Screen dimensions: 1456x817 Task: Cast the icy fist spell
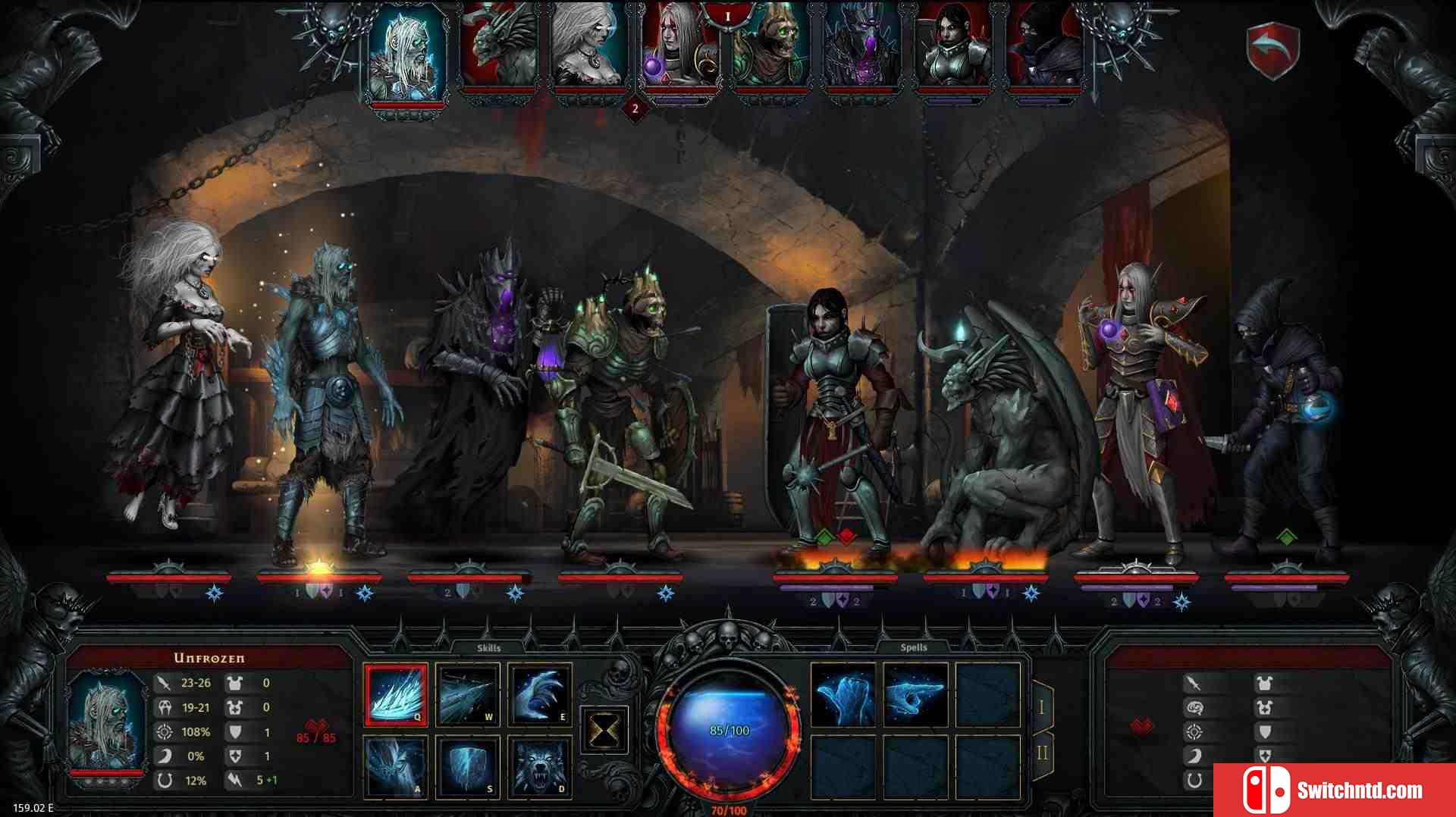(843, 694)
